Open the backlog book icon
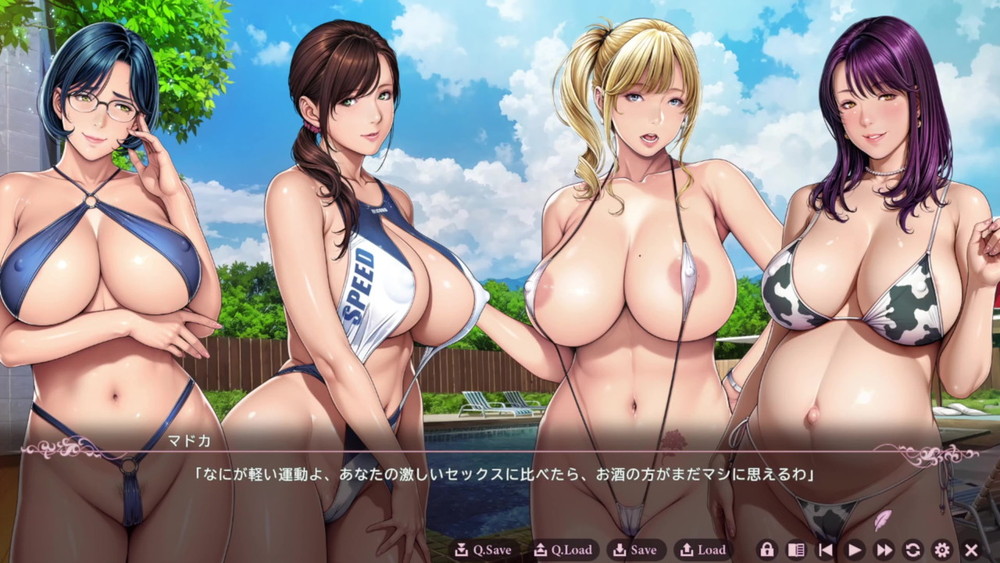 [796, 549]
